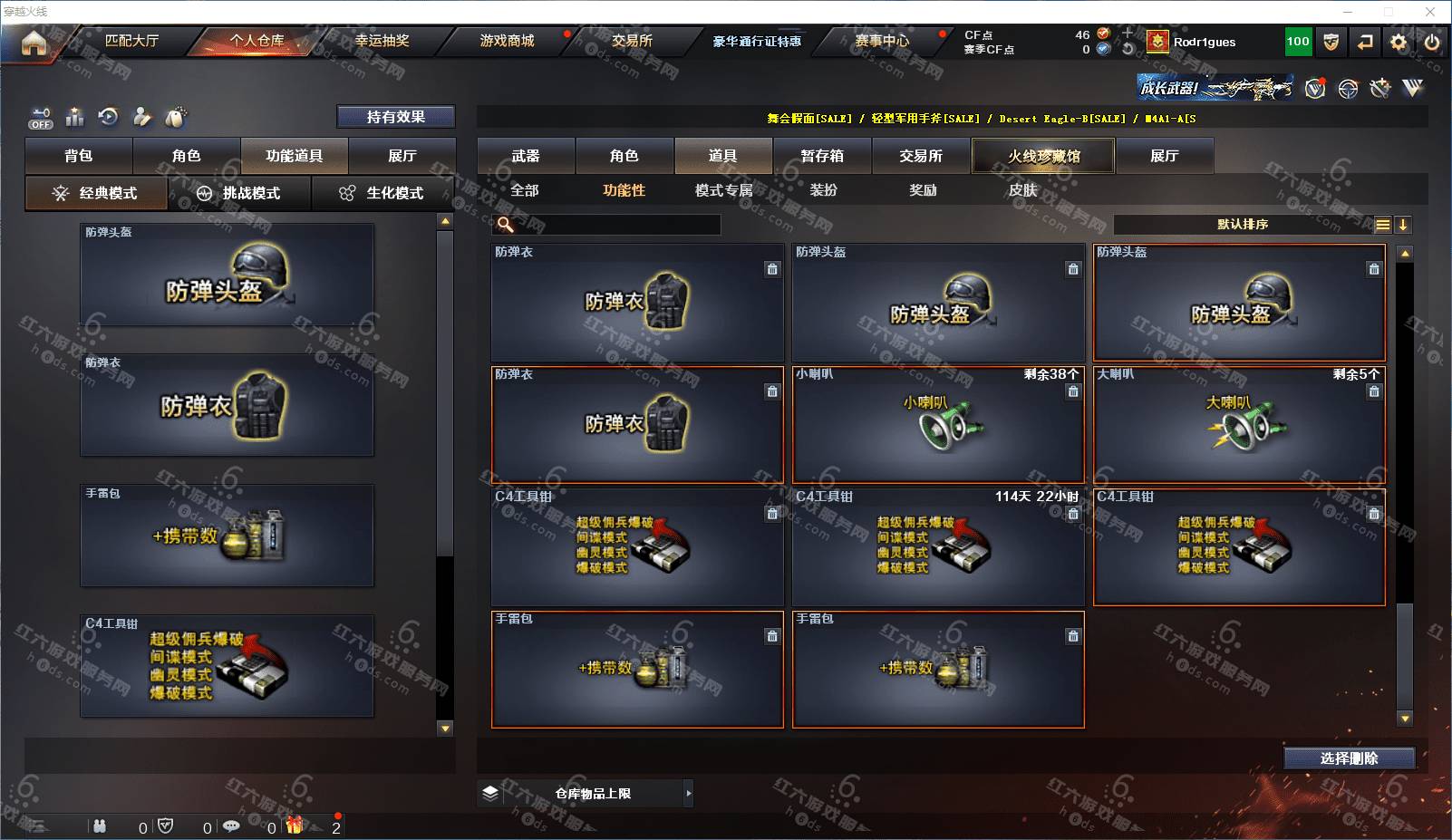1452x840 pixels.
Task: Select the 背包 tab
Action: (x=79, y=156)
